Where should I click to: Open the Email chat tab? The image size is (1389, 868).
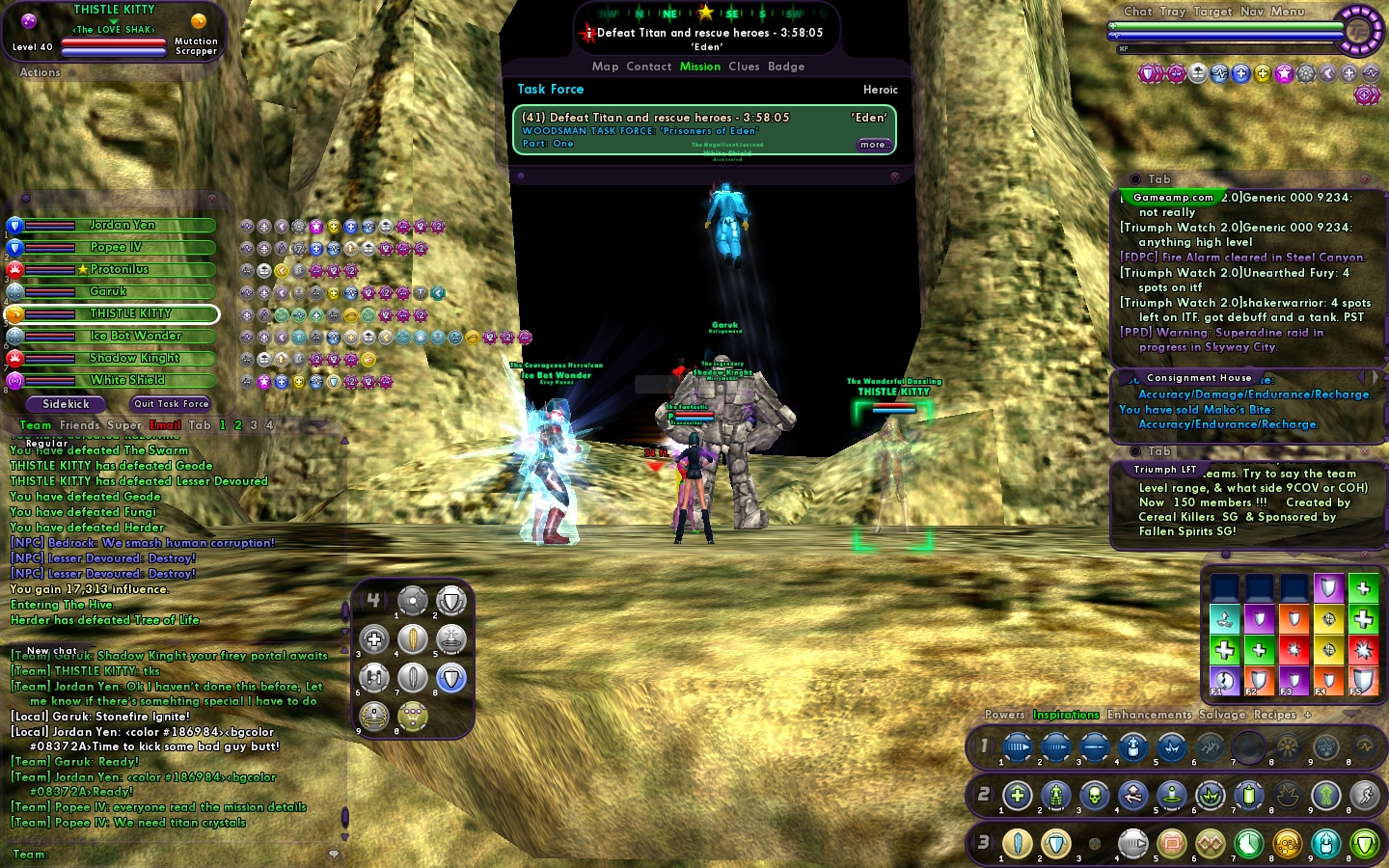[x=165, y=425]
